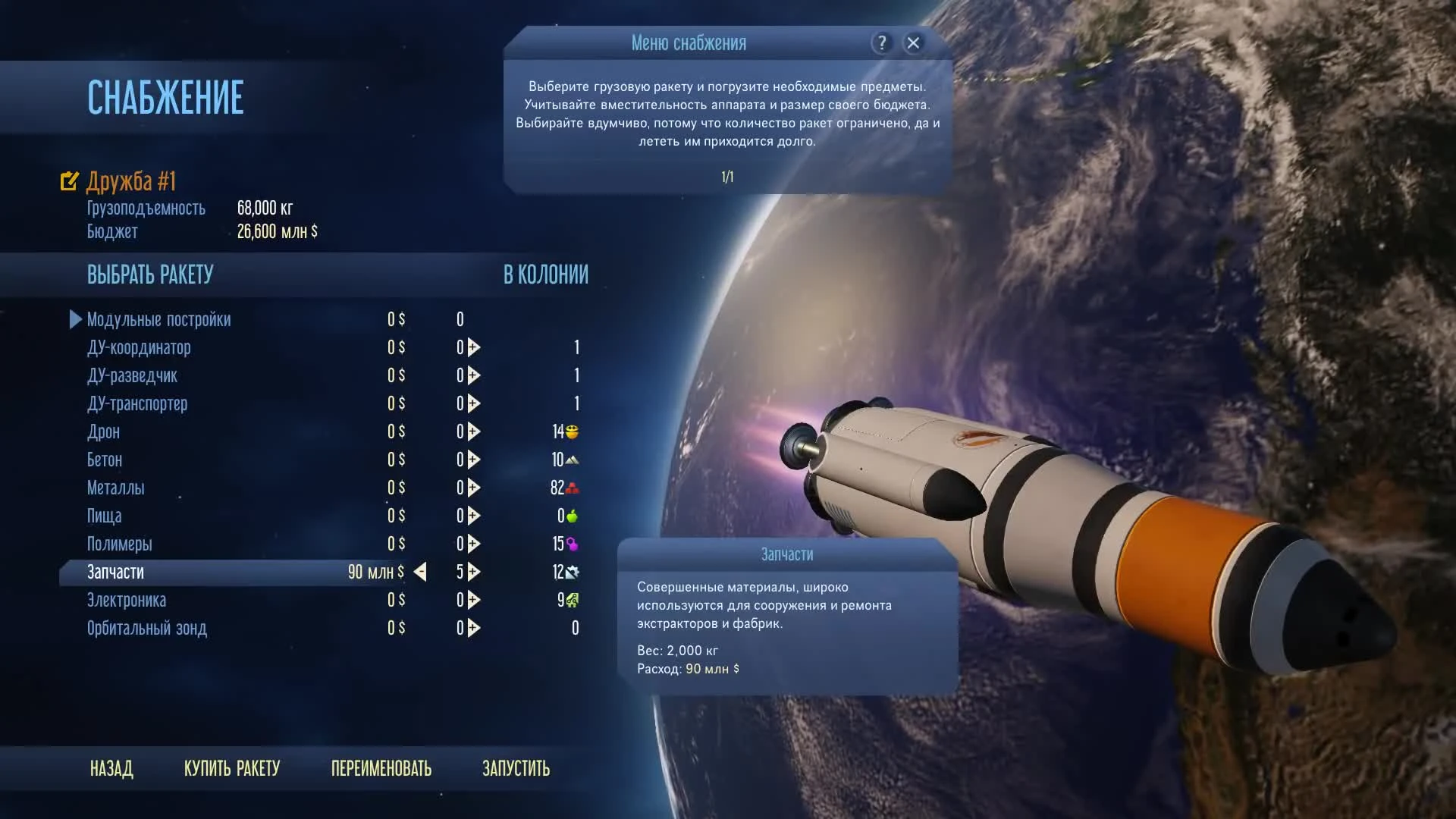Image resolution: width=1456 pixels, height=819 pixels.
Task: Click the drone icon beside the 14 count
Action: pyautogui.click(x=574, y=431)
